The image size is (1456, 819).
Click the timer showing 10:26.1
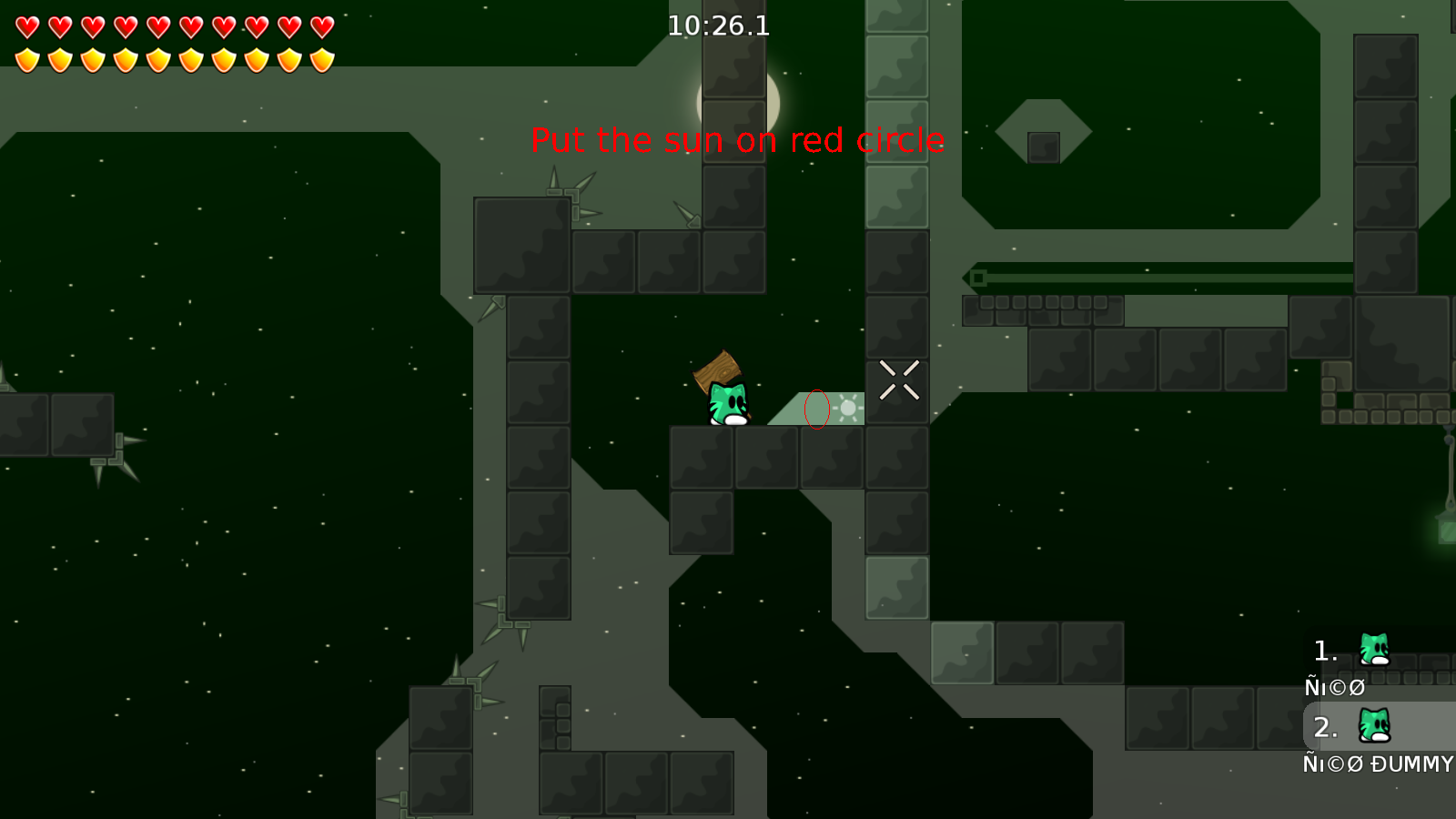coord(717,25)
